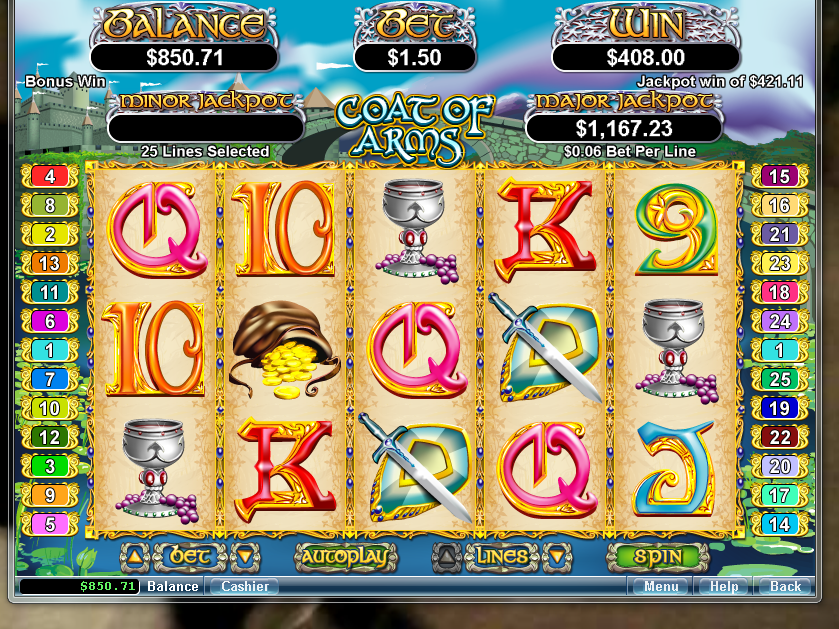Click payline marker 14
The height and width of the screenshot is (629, 839).
point(777,523)
